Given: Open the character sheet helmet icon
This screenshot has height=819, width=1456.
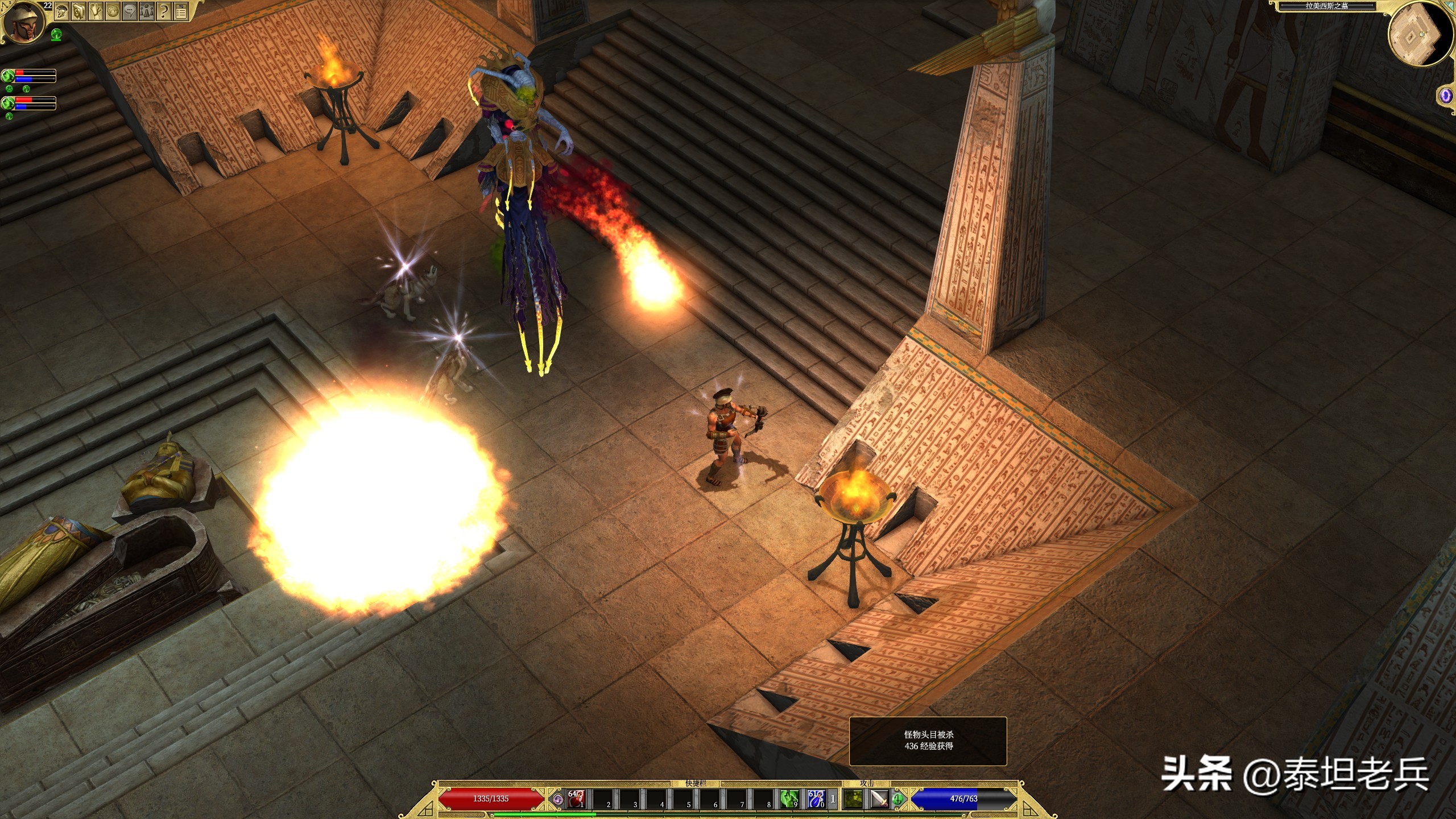Looking at the screenshot, I should pyautogui.click(x=61, y=11).
